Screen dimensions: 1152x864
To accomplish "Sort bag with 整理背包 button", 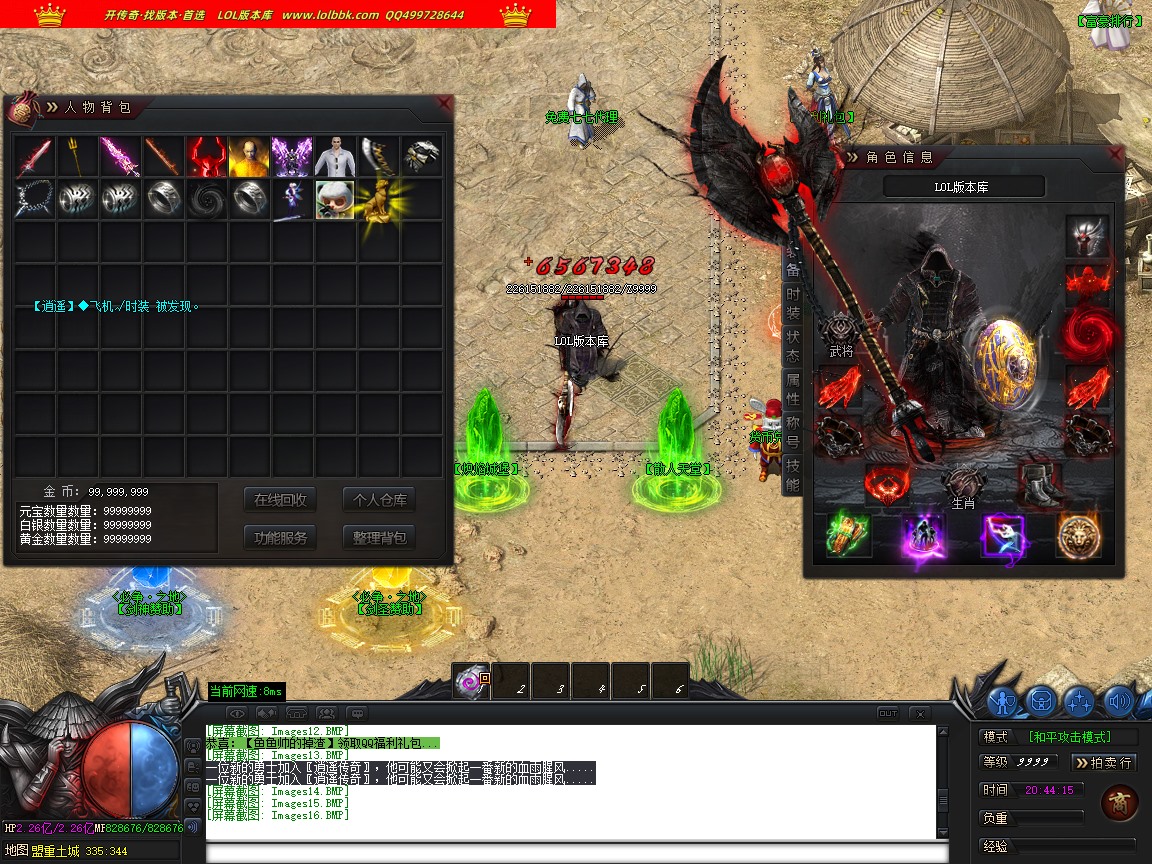I will (379, 537).
